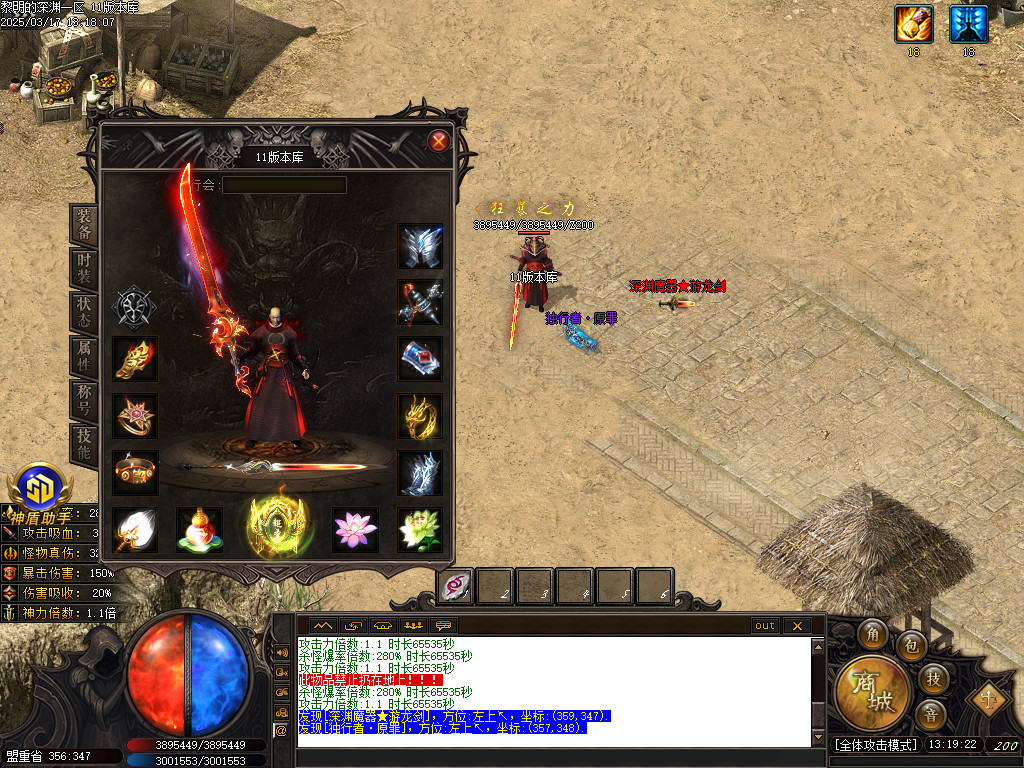Choose the gourd potion equipment slot
Viewport: 1024px width, 768px height.
[x=199, y=529]
